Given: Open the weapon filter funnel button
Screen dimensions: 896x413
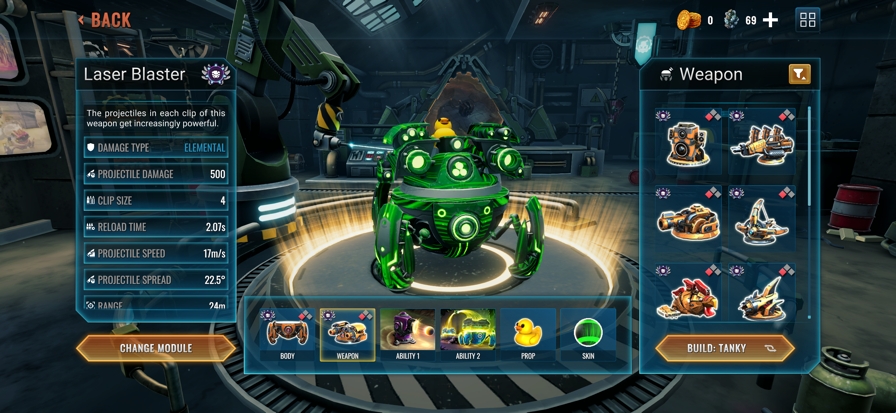Looking at the screenshot, I should pos(799,74).
